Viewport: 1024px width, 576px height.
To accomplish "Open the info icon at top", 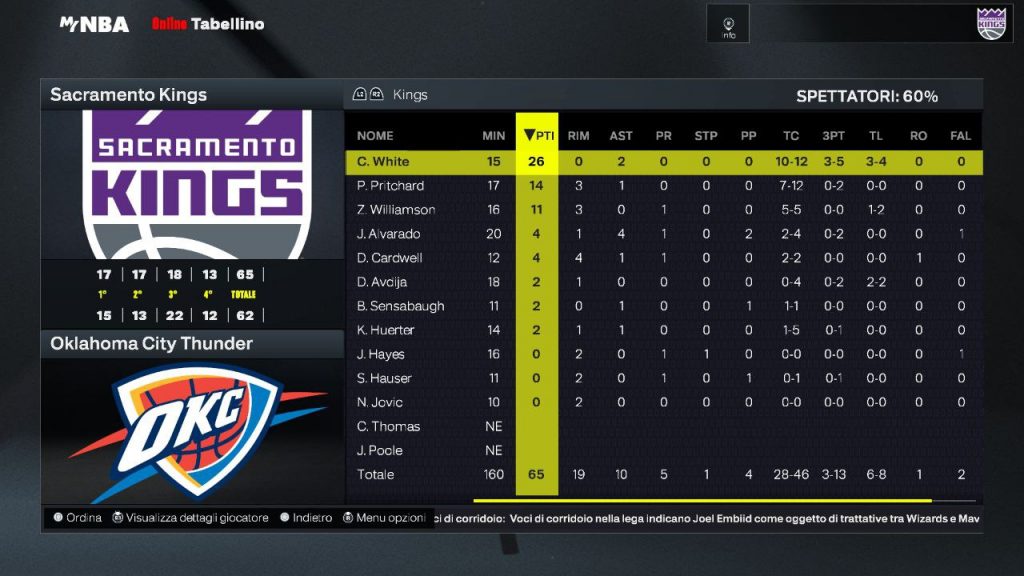I will pos(728,24).
